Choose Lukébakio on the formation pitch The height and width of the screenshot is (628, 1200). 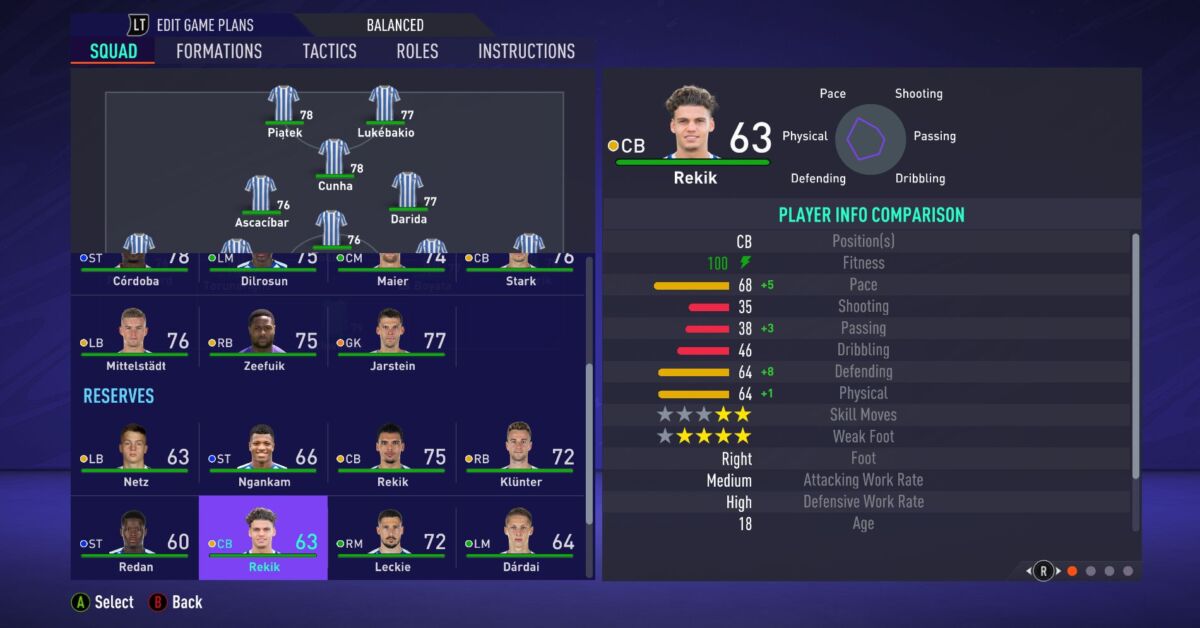pyautogui.click(x=385, y=105)
